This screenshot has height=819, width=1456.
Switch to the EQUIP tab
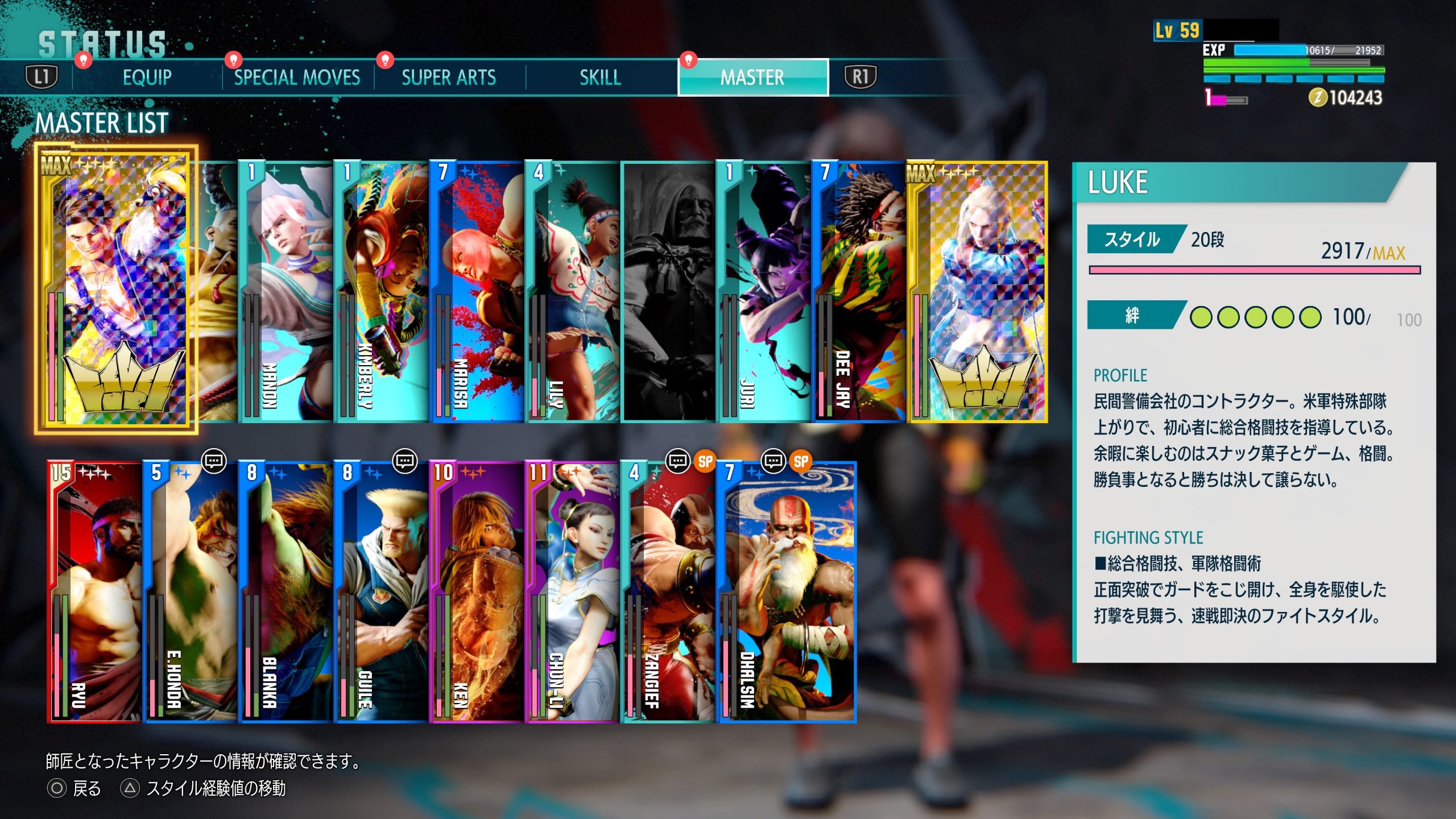tap(147, 77)
